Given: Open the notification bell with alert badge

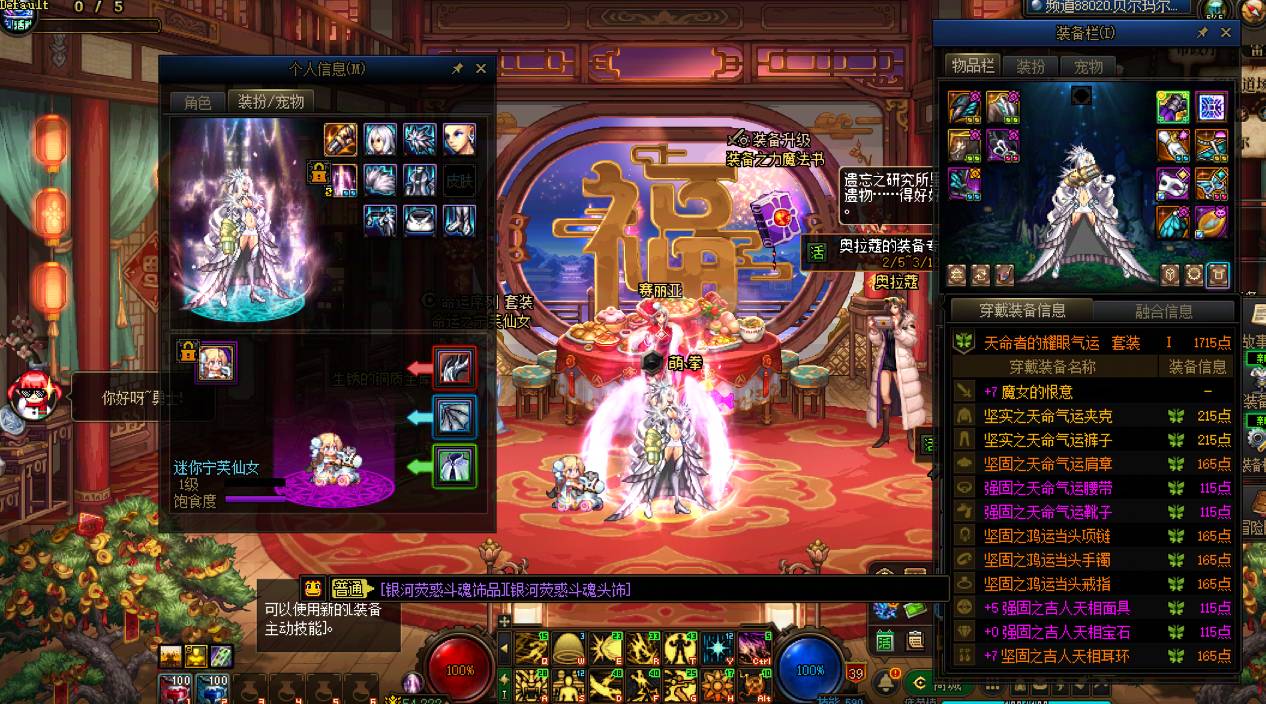Looking at the screenshot, I should click(886, 681).
